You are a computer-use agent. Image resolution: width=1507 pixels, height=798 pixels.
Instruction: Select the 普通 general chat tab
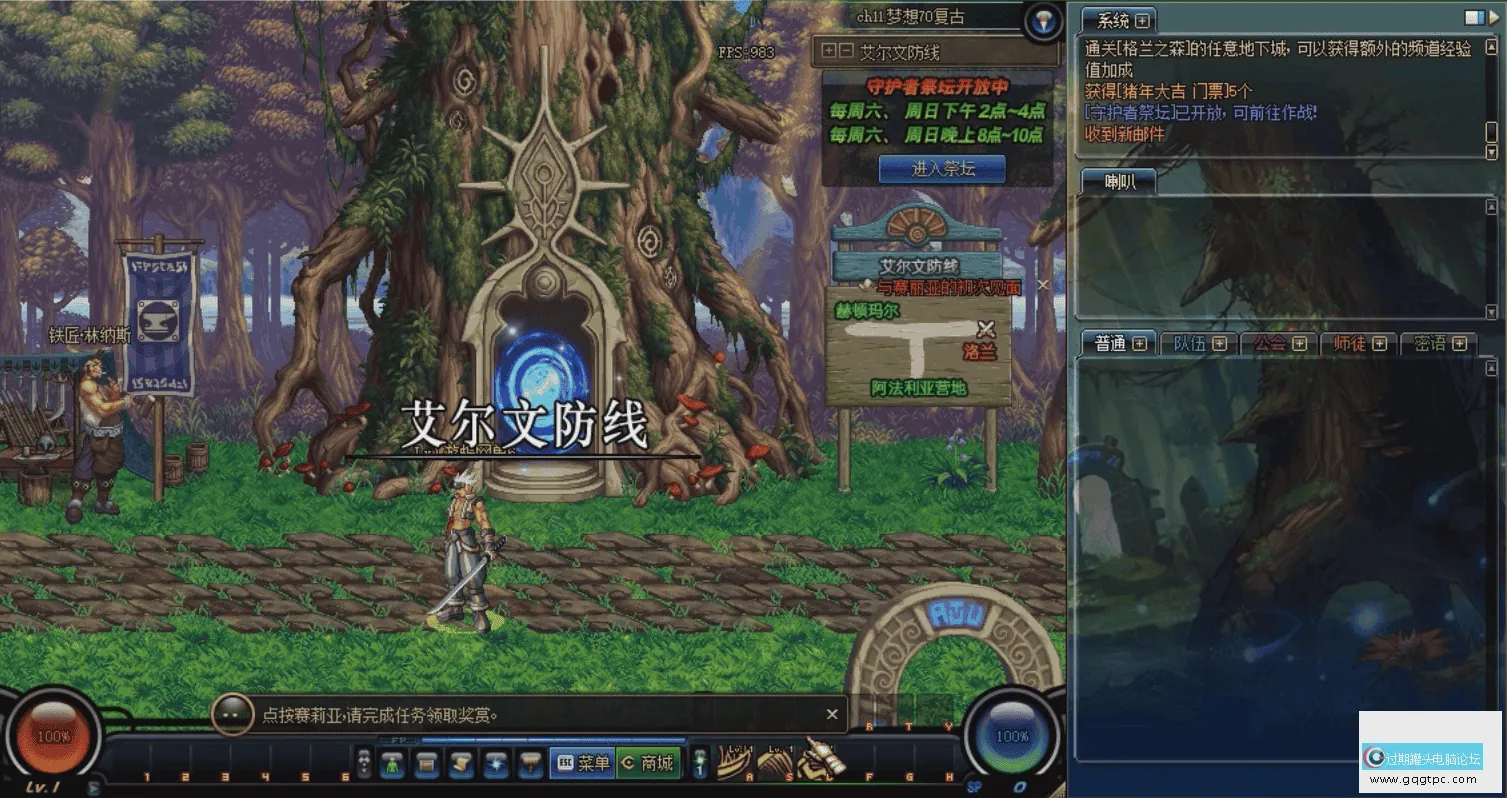pyautogui.click(x=1119, y=343)
